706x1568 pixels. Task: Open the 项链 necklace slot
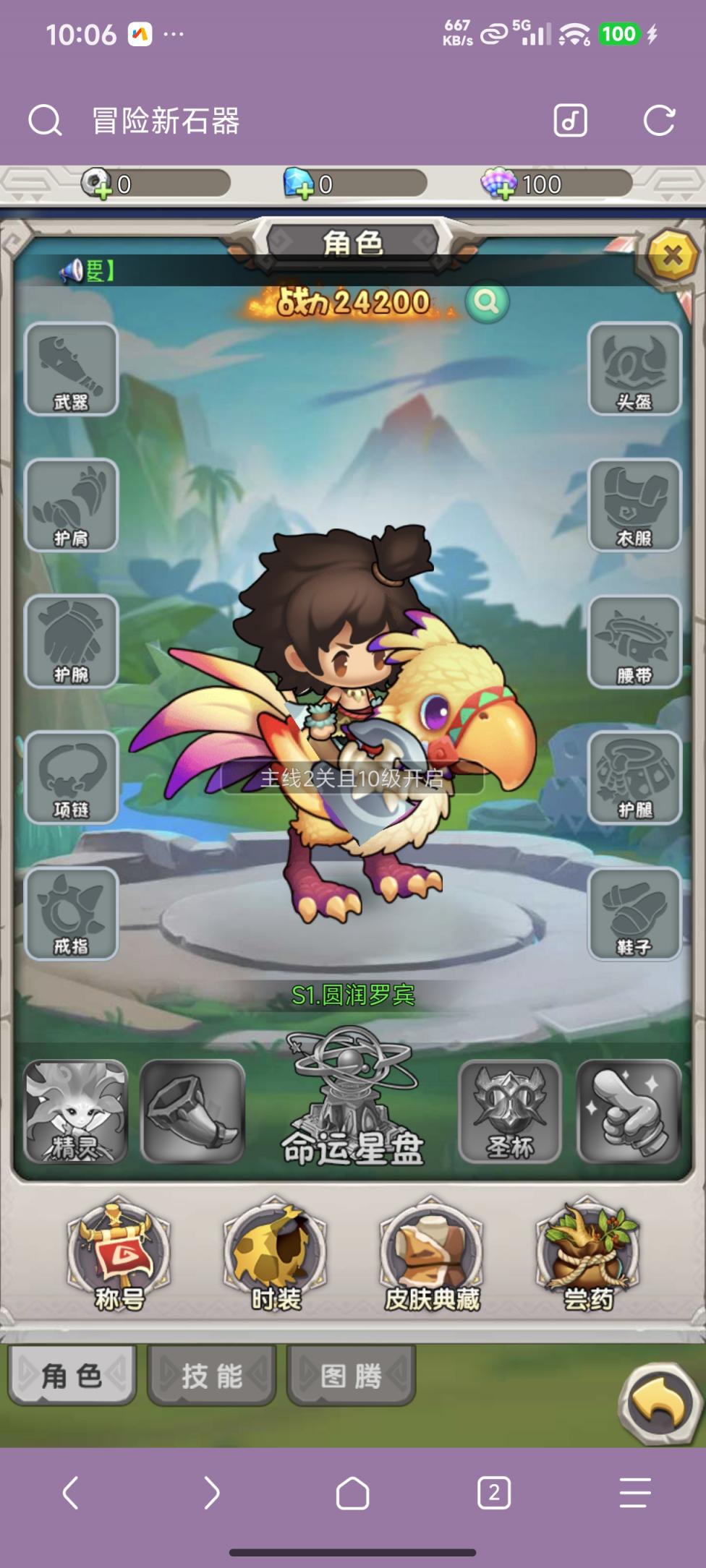click(71, 777)
